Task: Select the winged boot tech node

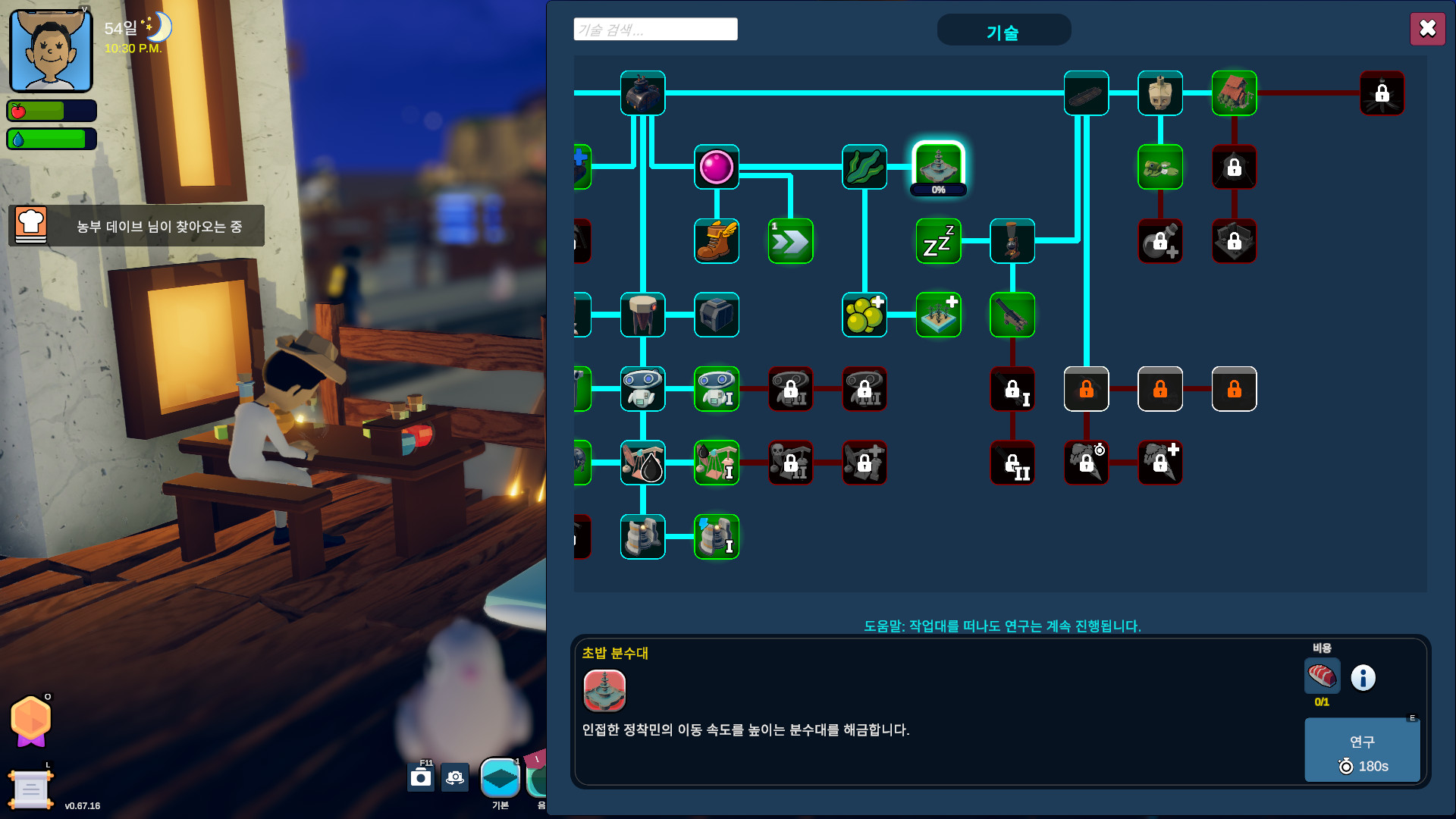Action: 717,241
